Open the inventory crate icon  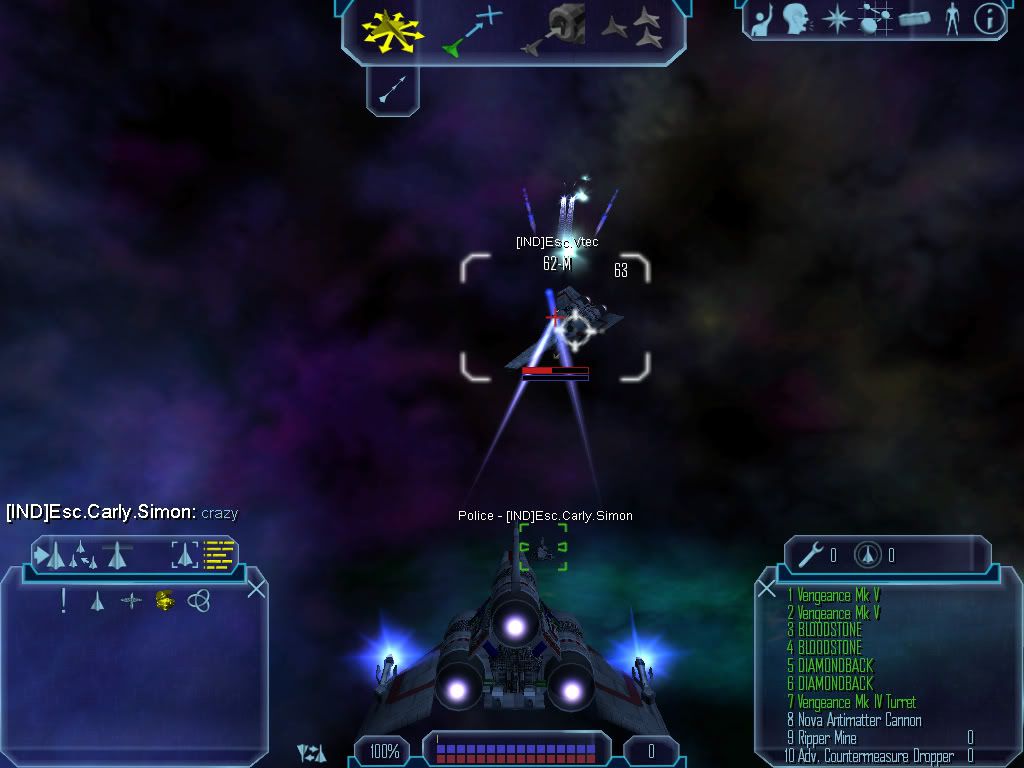pos(915,18)
